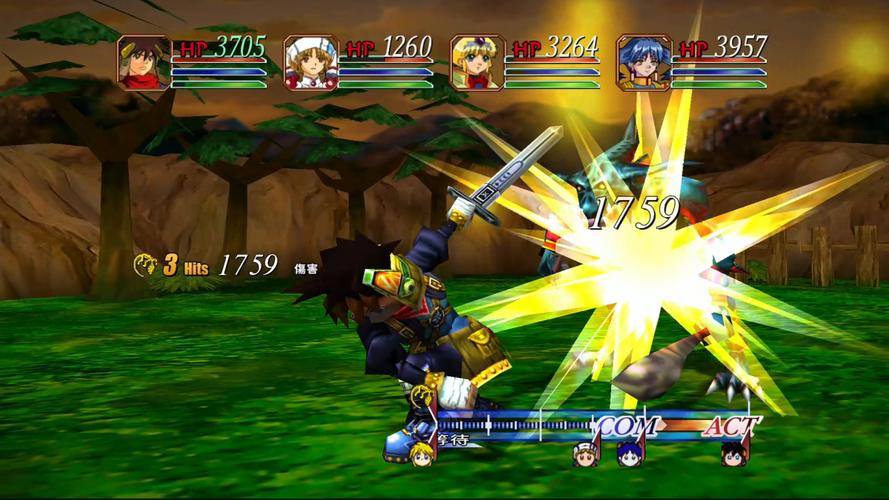Image resolution: width=889 pixels, height=500 pixels.
Task: Choose the blonde girl party portrait
Action: pos(476,62)
